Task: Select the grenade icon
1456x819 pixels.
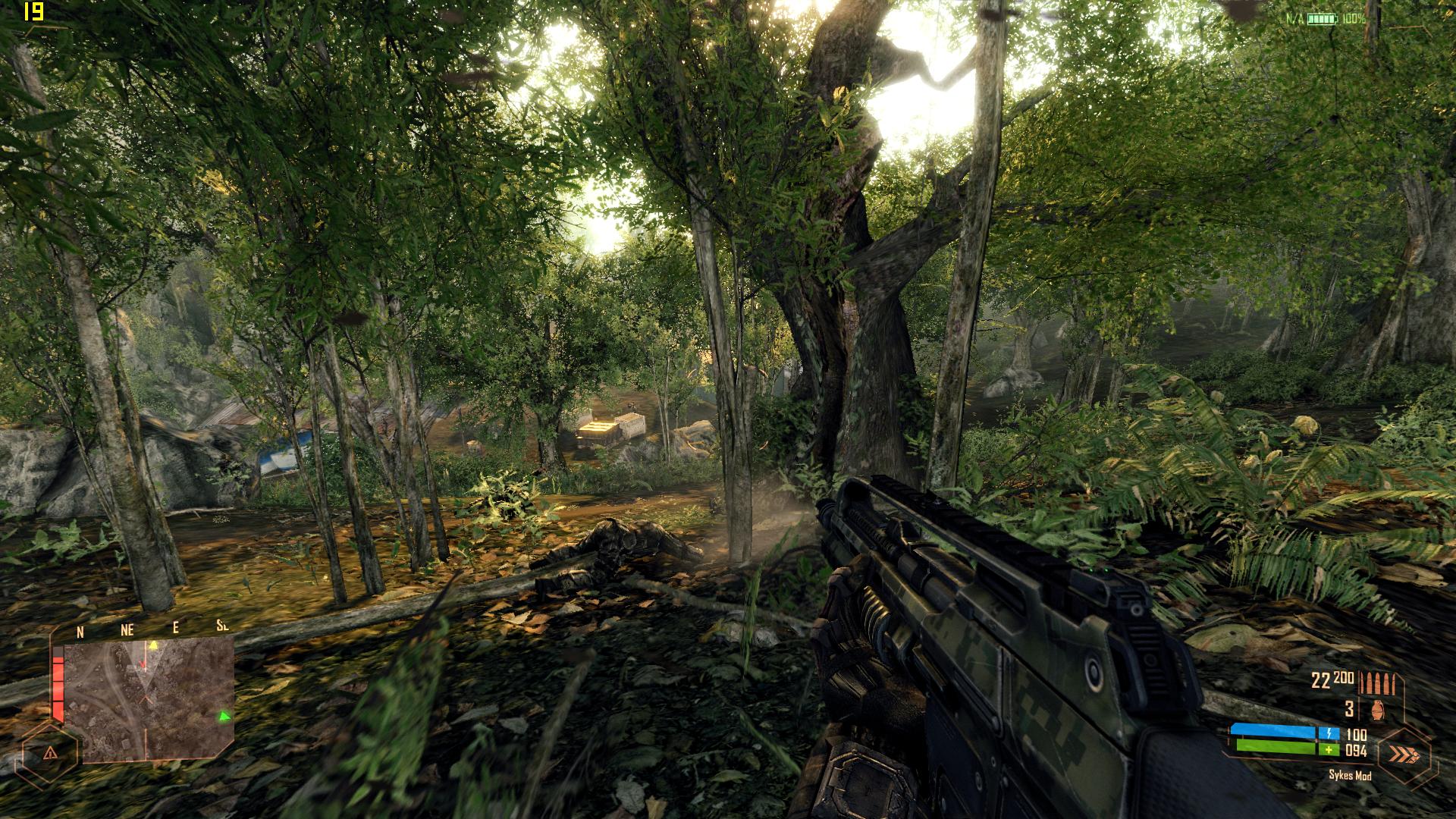Action: click(x=1377, y=710)
